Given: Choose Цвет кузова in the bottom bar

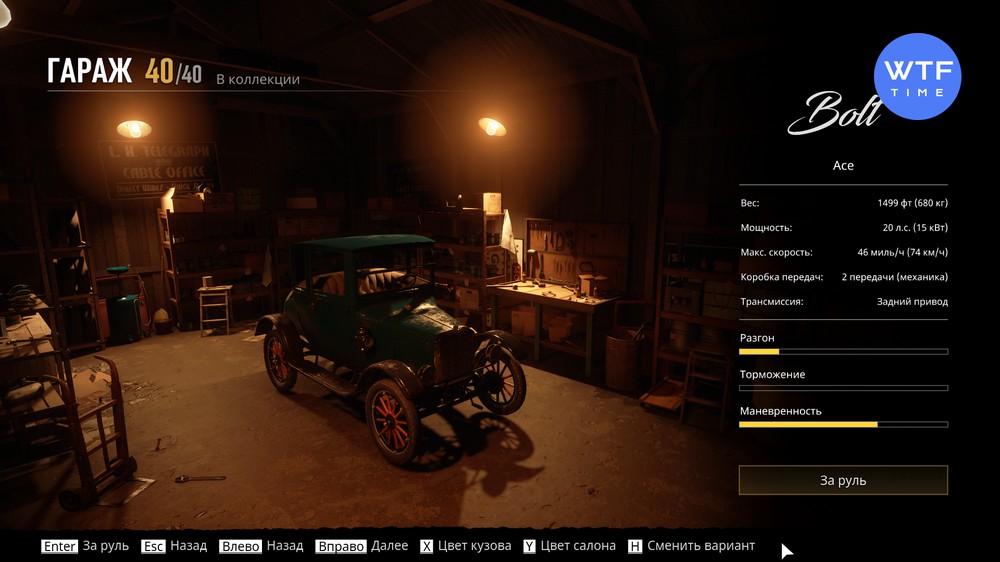Looking at the screenshot, I should tap(461, 546).
